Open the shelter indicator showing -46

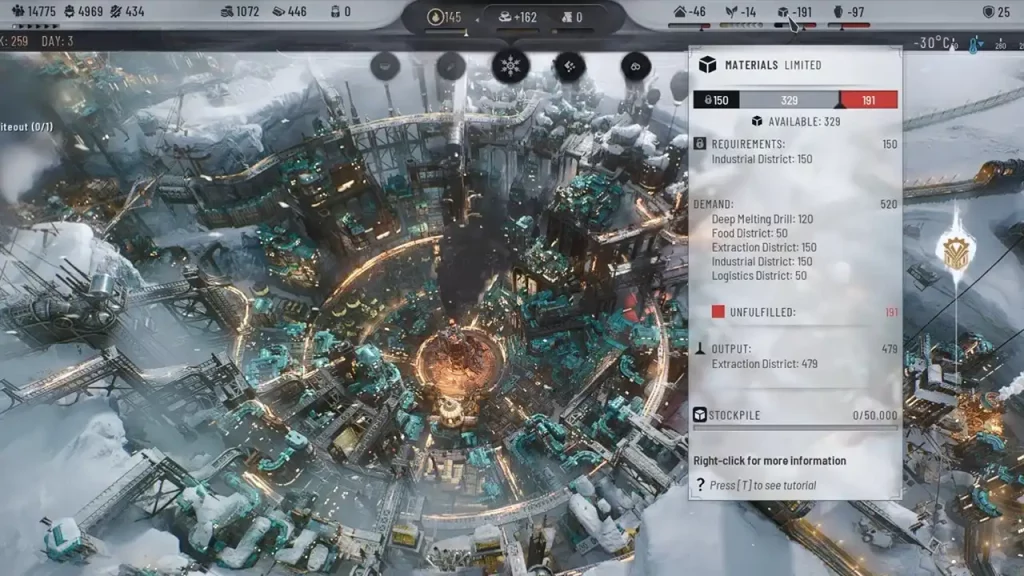pos(691,12)
